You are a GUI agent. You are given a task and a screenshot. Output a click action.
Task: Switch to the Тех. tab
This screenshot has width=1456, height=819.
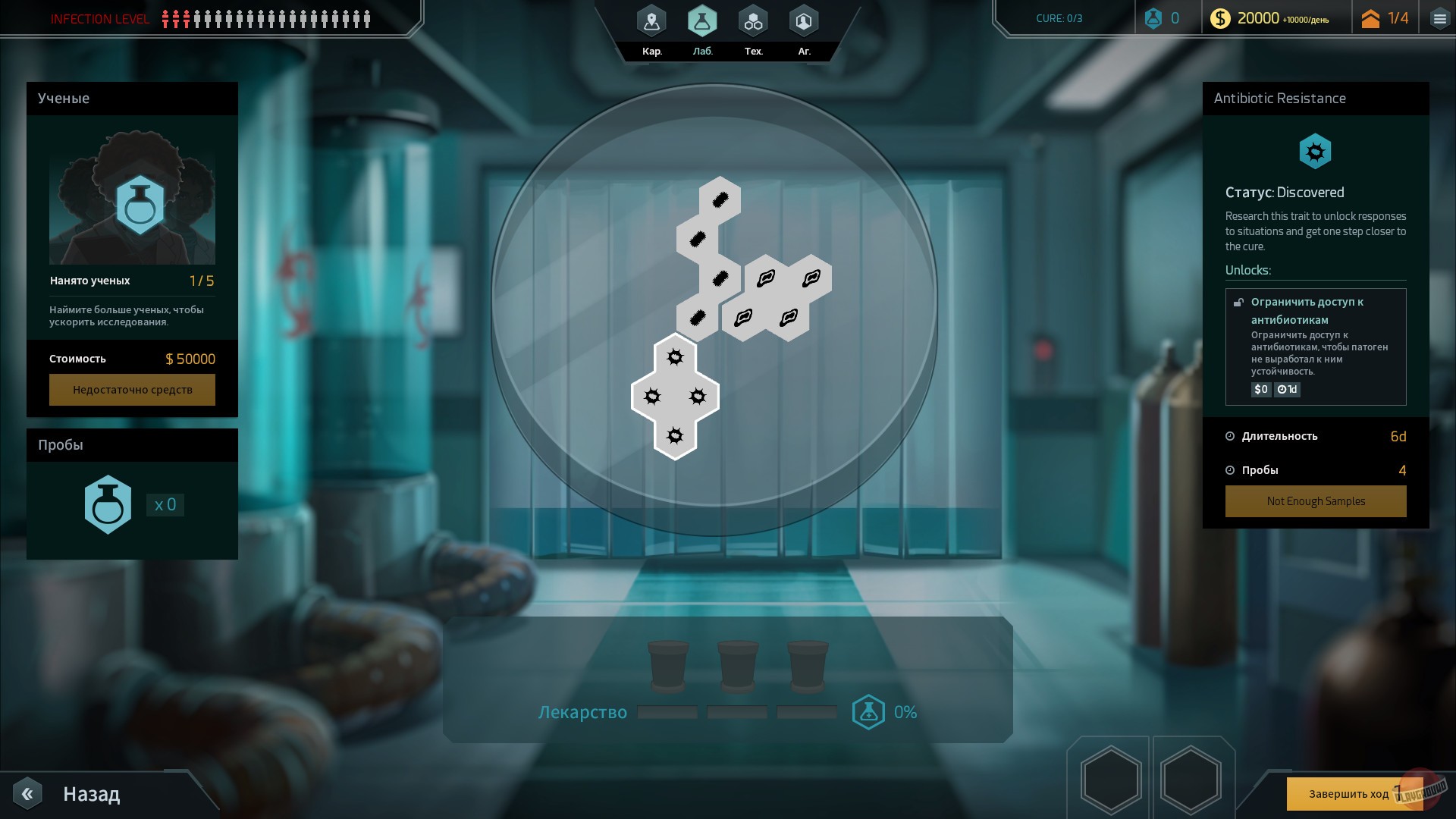tap(753, 22)
